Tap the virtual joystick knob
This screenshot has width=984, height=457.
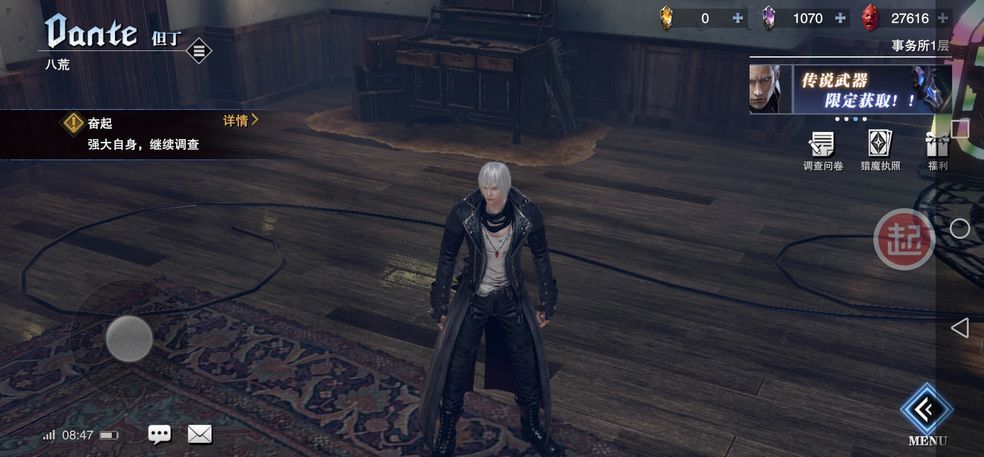[x=129, y=338]
